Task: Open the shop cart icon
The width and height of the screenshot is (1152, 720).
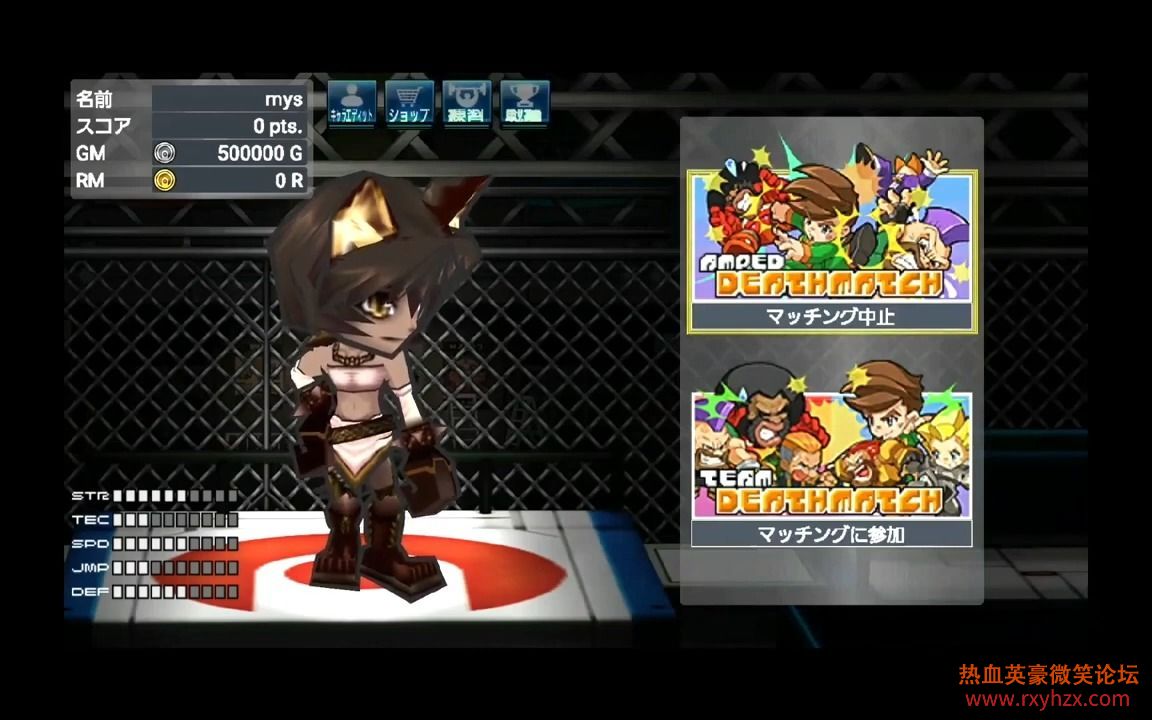Action: point(409,103)
